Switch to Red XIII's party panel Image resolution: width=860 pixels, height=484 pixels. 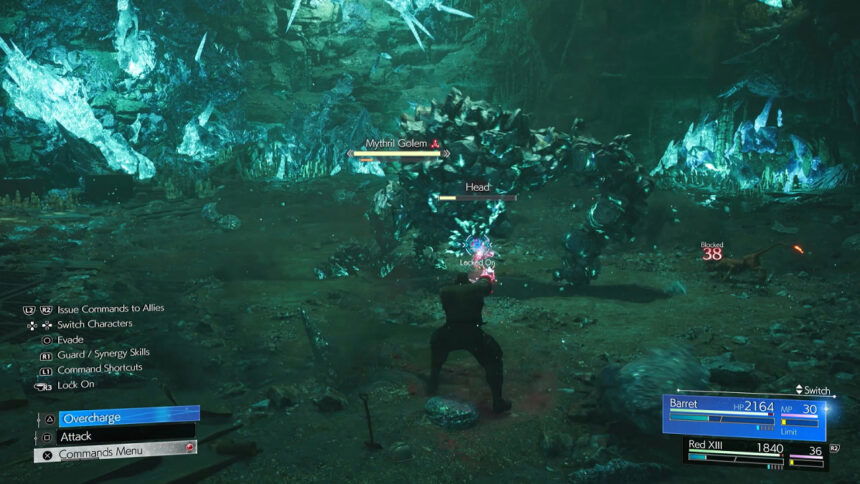(x=757, y=451)
